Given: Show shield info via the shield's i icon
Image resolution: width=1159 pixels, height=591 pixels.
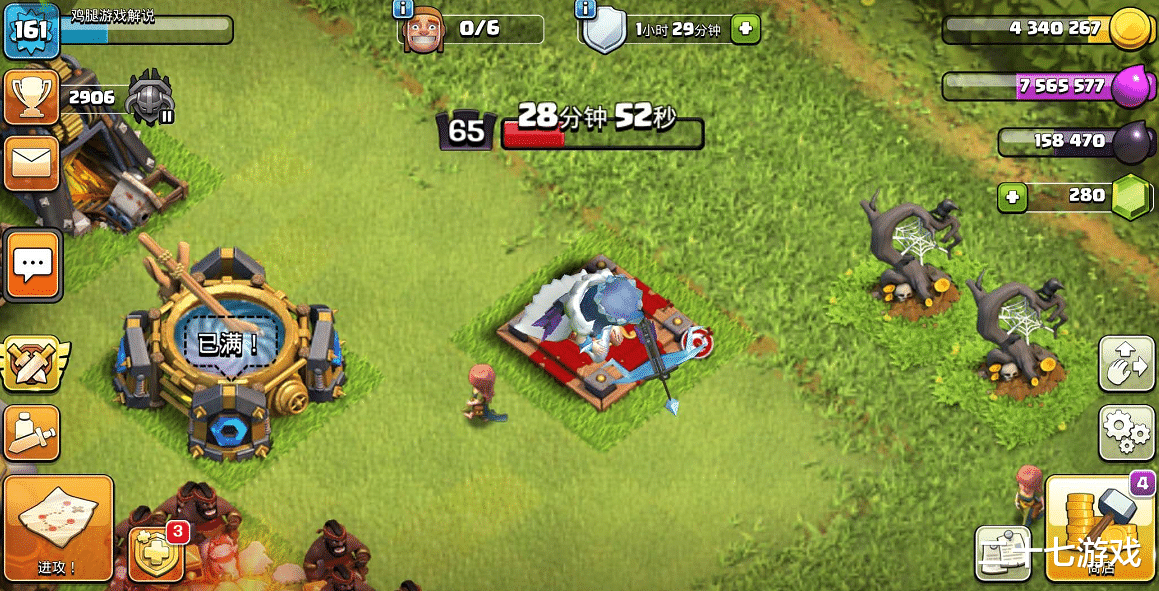Looking at the screenshot, I should (x=586, y=9).
